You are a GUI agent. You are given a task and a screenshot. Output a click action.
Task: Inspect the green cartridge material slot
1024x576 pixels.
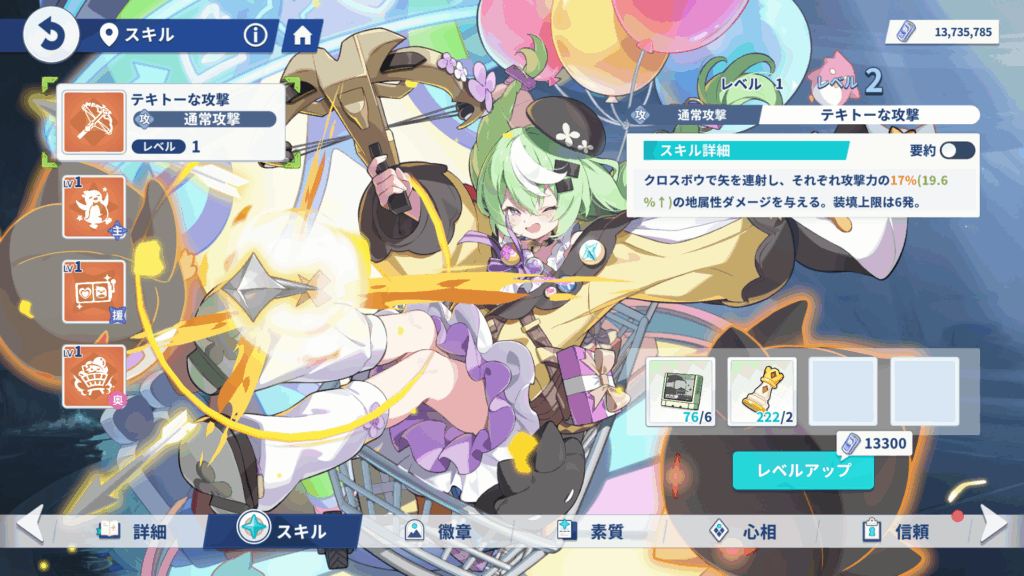point(680,391)
